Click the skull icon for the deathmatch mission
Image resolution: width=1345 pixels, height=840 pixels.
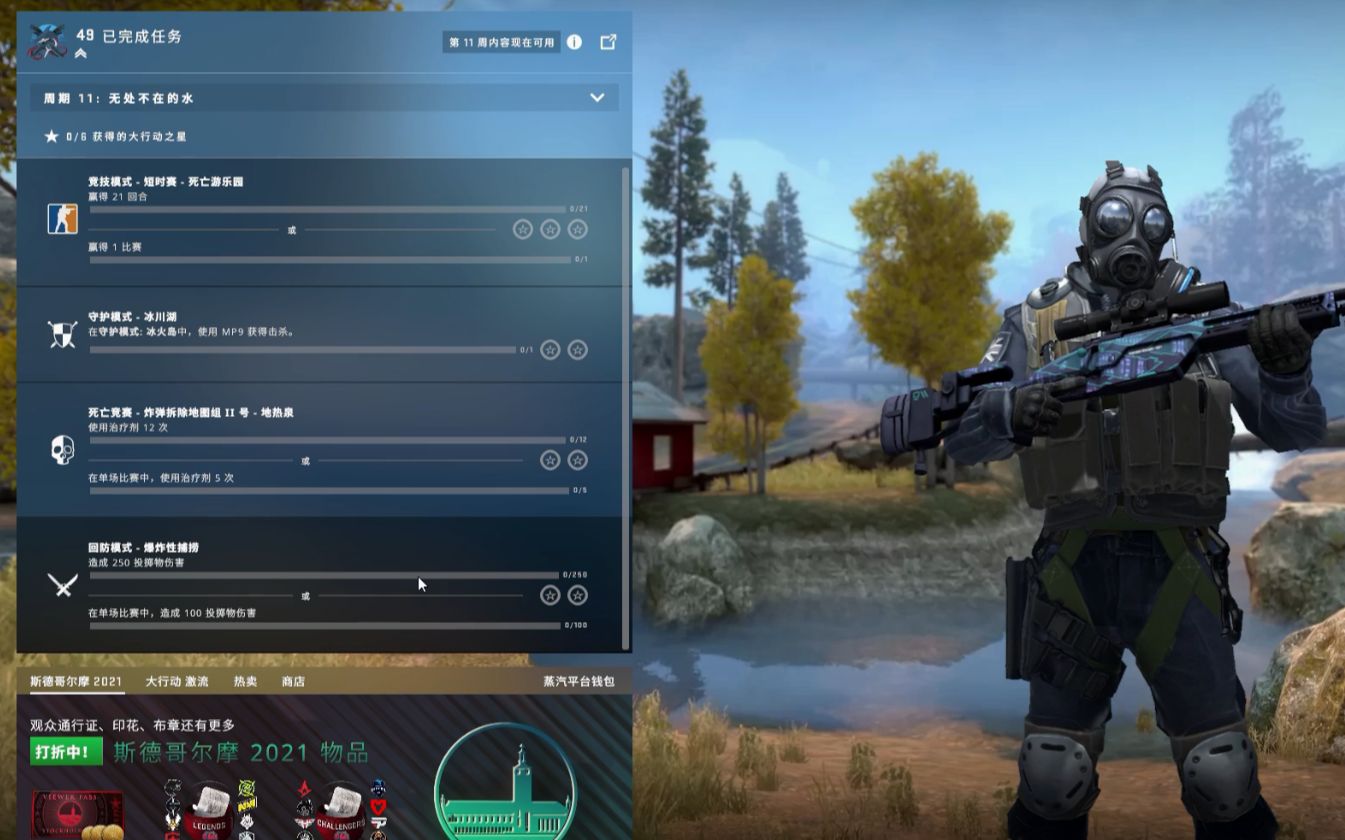[60, 451]
